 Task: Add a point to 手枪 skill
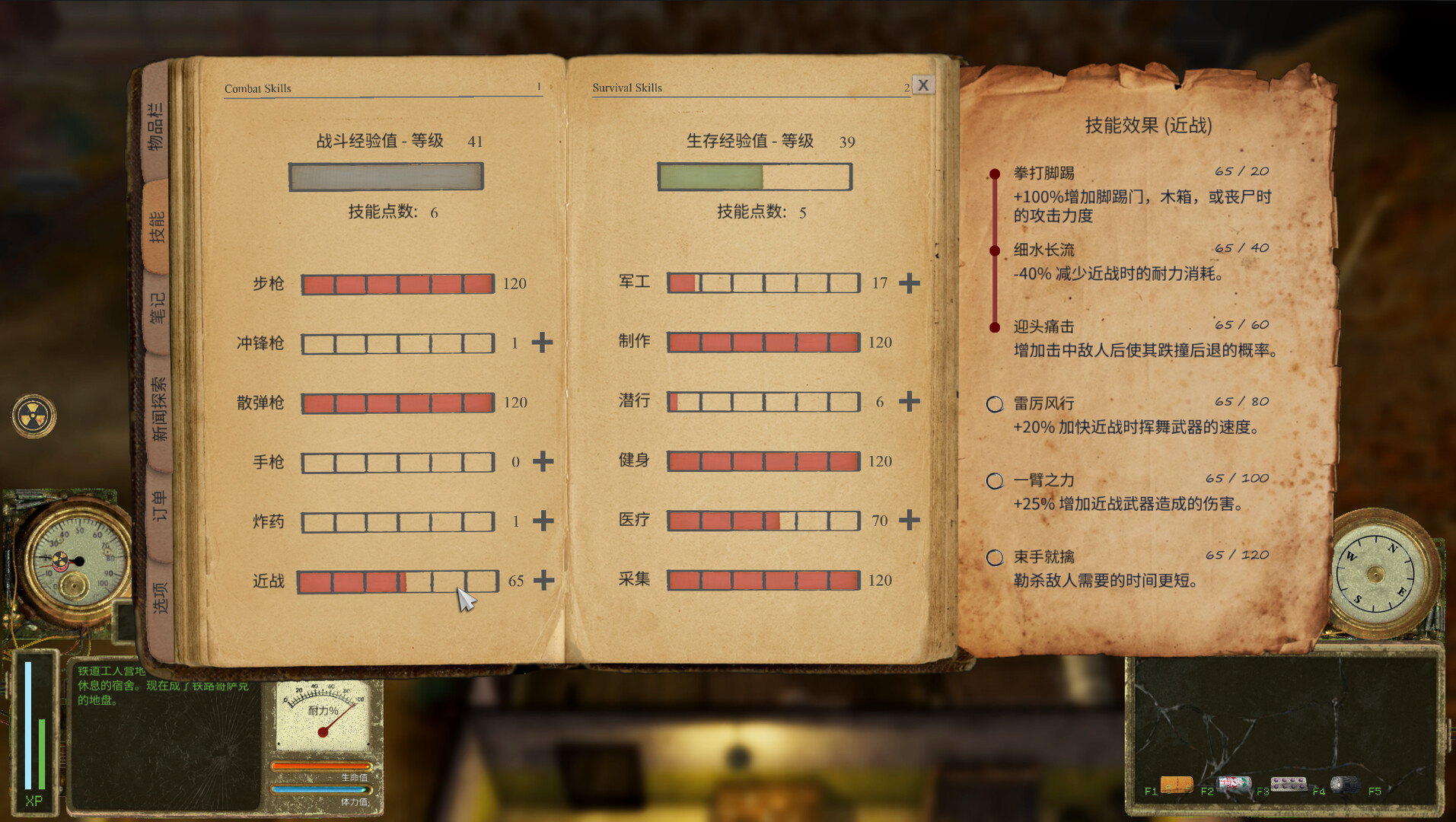click(543, 461)
